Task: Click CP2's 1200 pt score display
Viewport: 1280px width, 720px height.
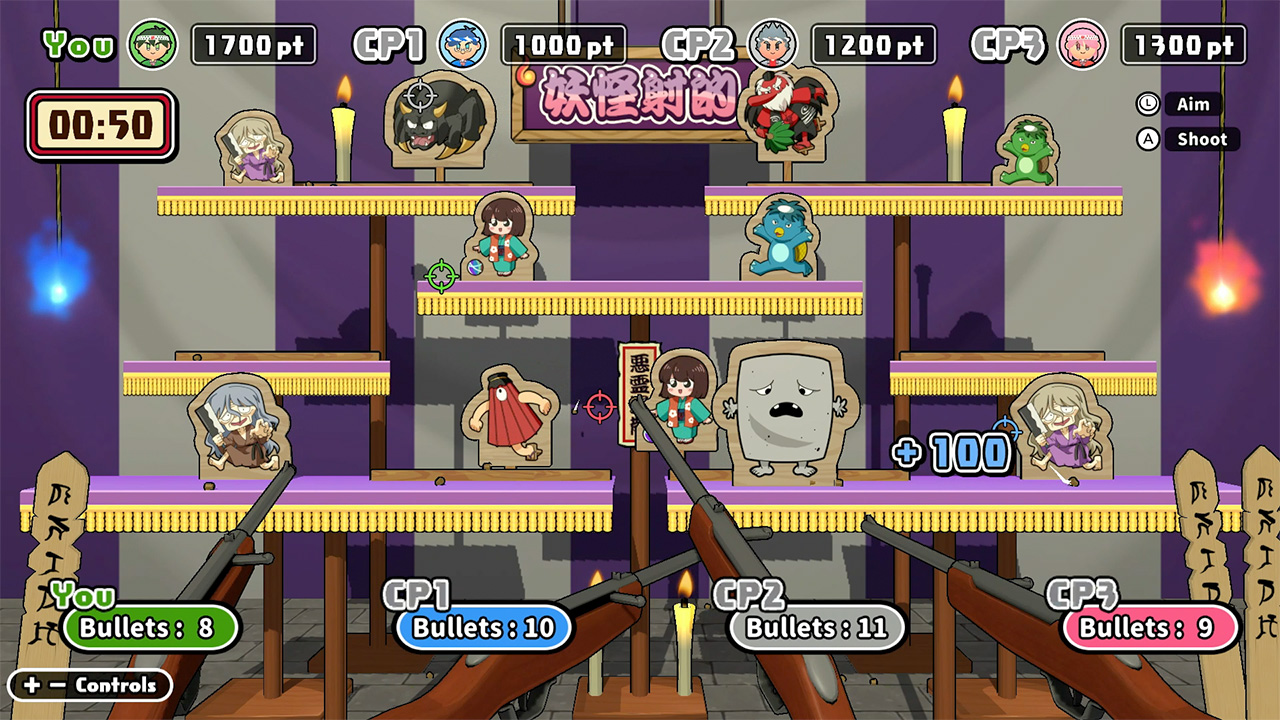Action: [x=871, y=44]
